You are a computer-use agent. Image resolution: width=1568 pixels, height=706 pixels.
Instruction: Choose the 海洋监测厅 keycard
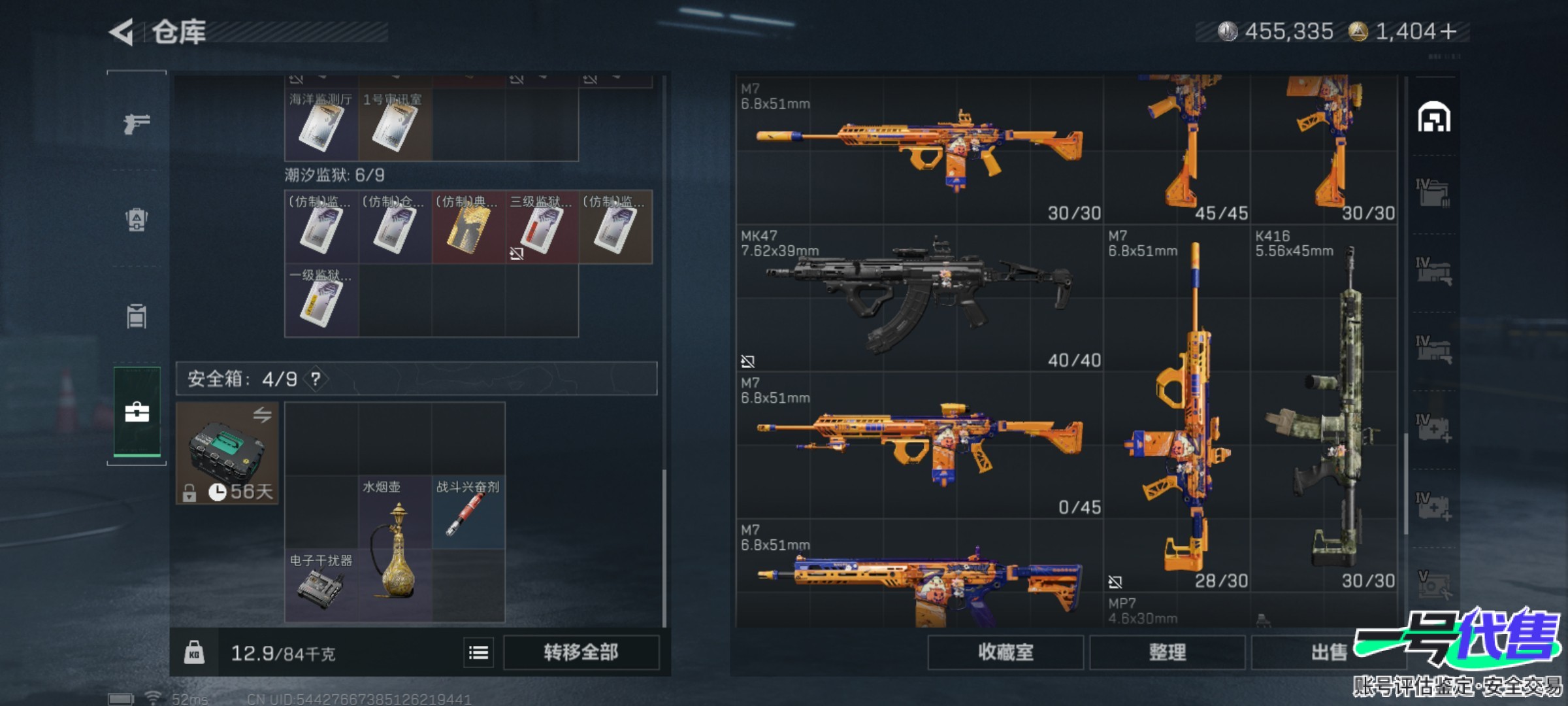click(x=321, y=125)
